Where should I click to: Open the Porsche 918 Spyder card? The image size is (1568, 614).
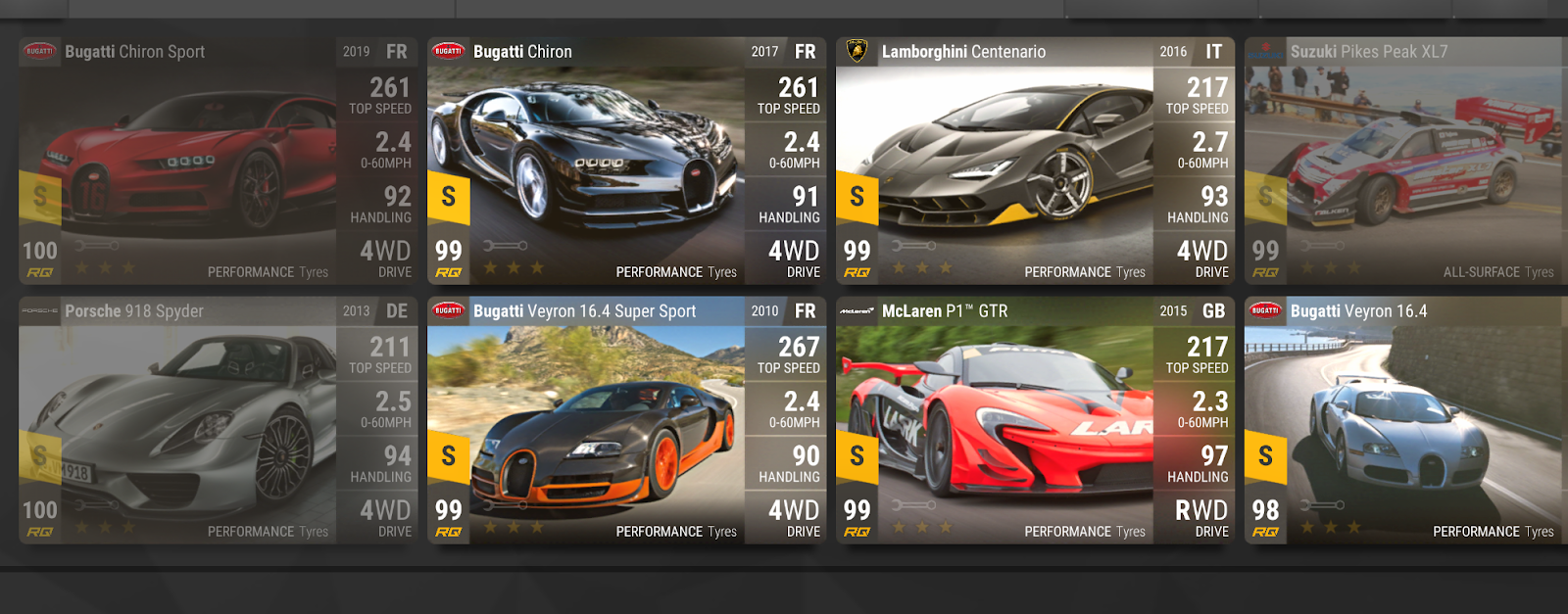pos(218,421)
